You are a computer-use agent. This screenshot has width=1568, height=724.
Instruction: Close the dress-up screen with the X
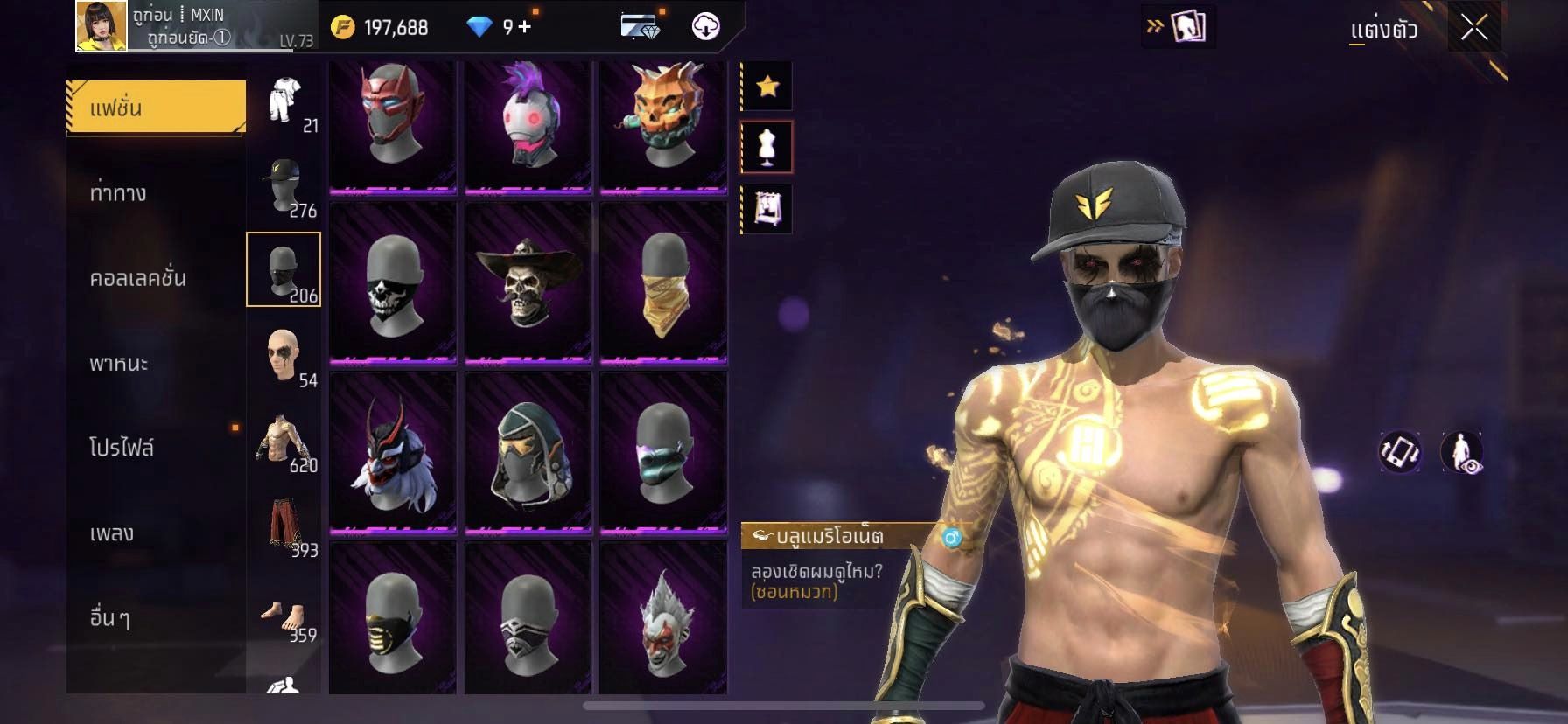point(1473,29)
